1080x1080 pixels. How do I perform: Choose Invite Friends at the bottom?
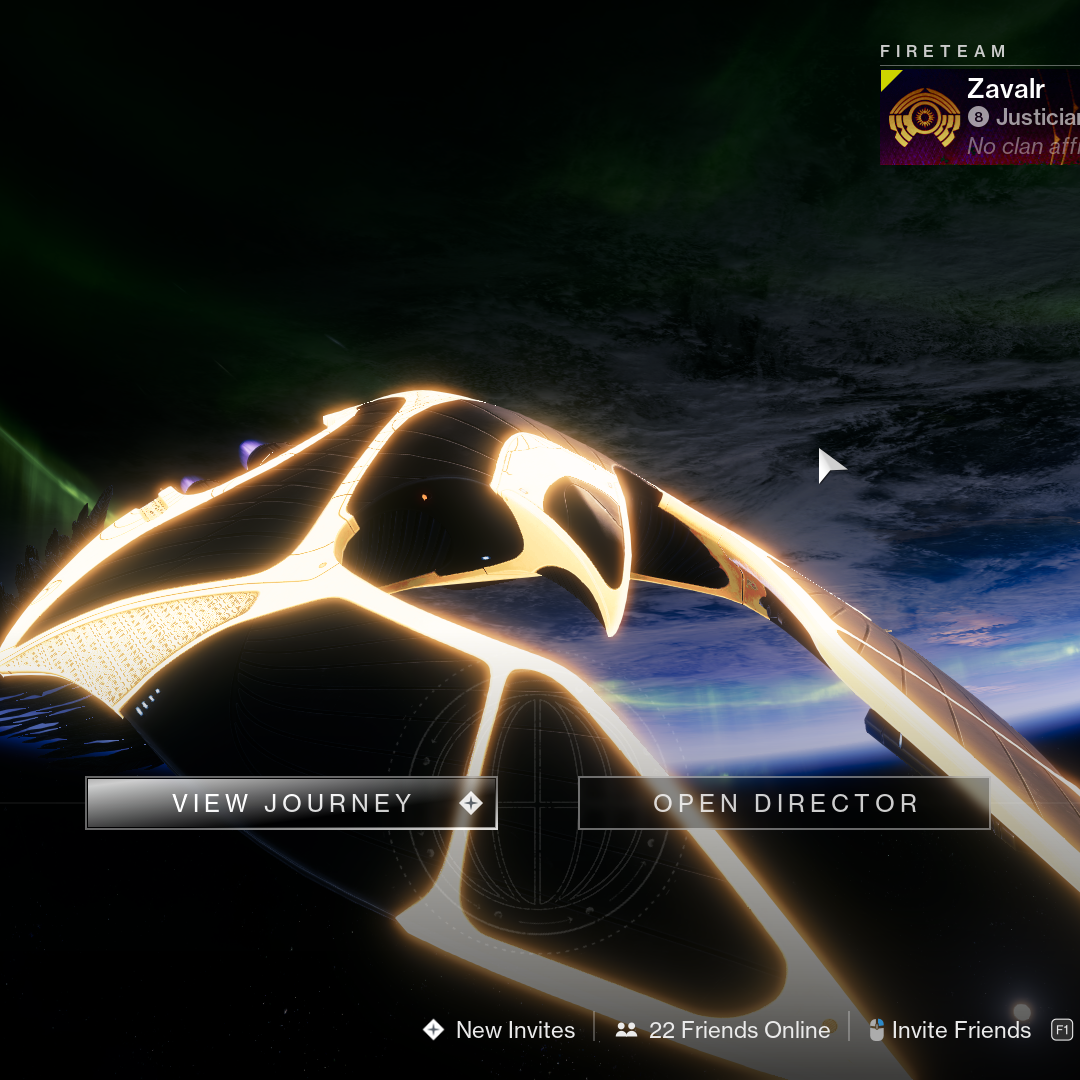(950, 1030)
